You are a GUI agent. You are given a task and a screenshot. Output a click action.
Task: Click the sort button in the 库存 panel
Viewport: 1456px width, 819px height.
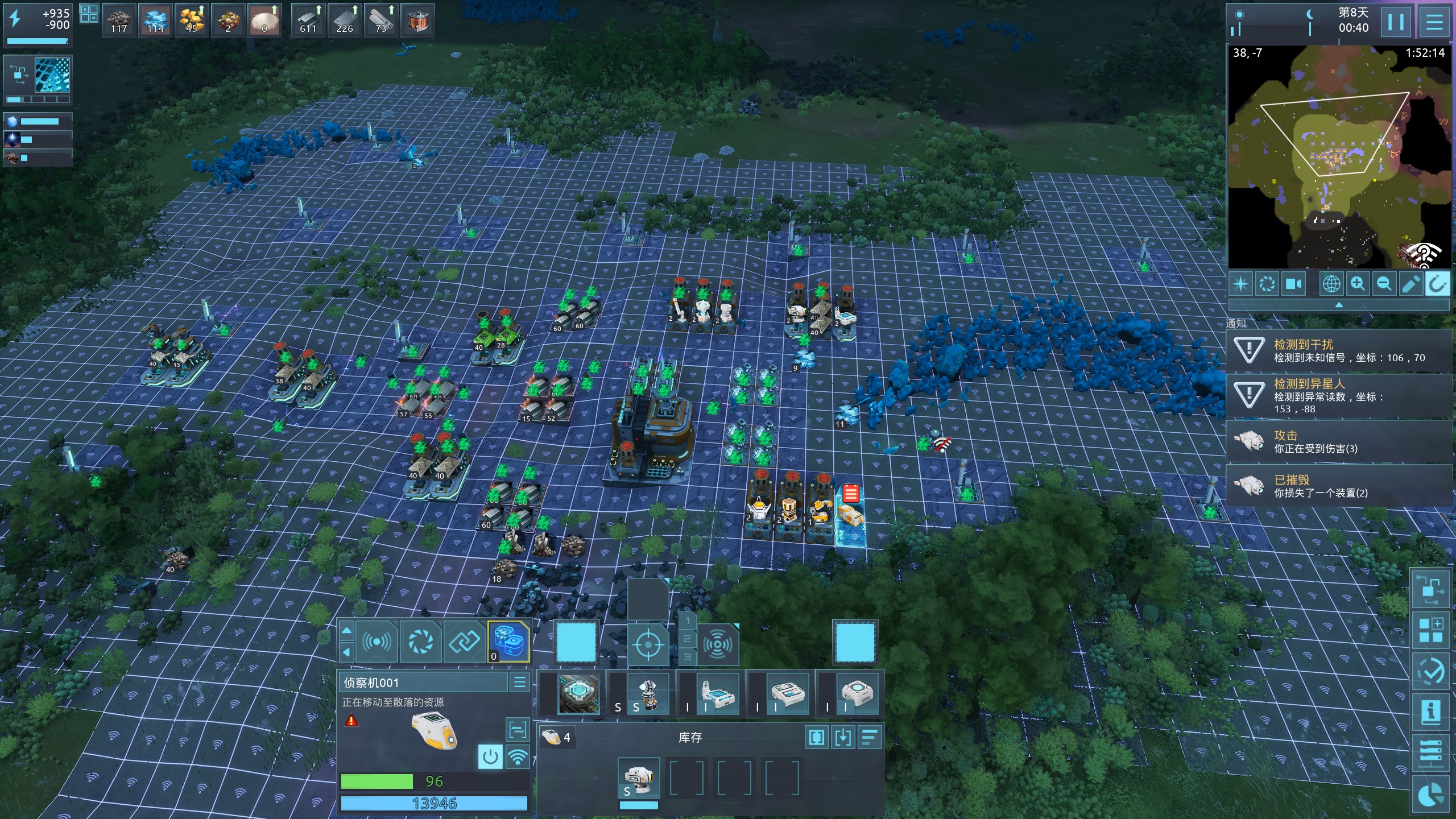(870, 738)
